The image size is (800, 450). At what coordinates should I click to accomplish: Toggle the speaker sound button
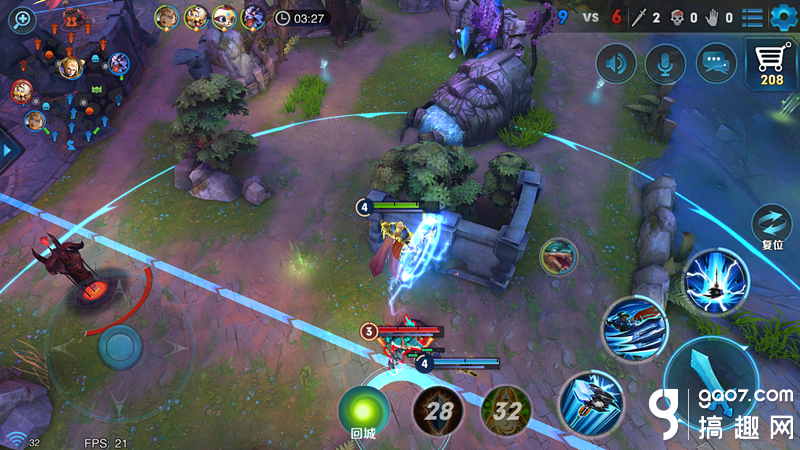[x=616, y=64]
